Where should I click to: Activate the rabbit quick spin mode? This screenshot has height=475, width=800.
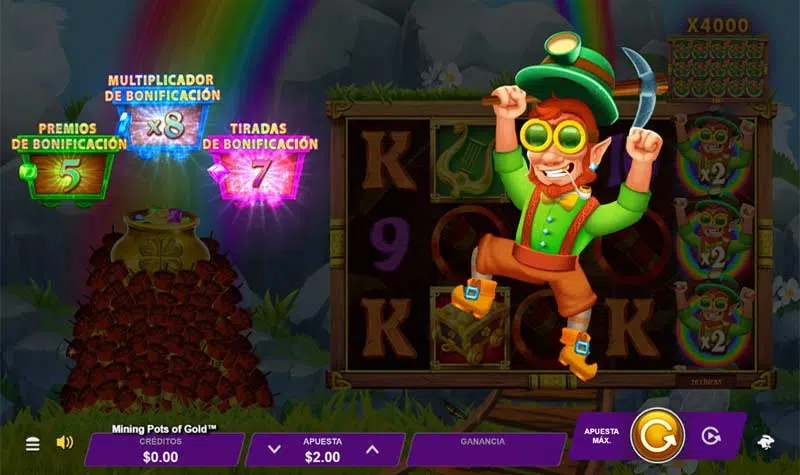tap(764, 442)
